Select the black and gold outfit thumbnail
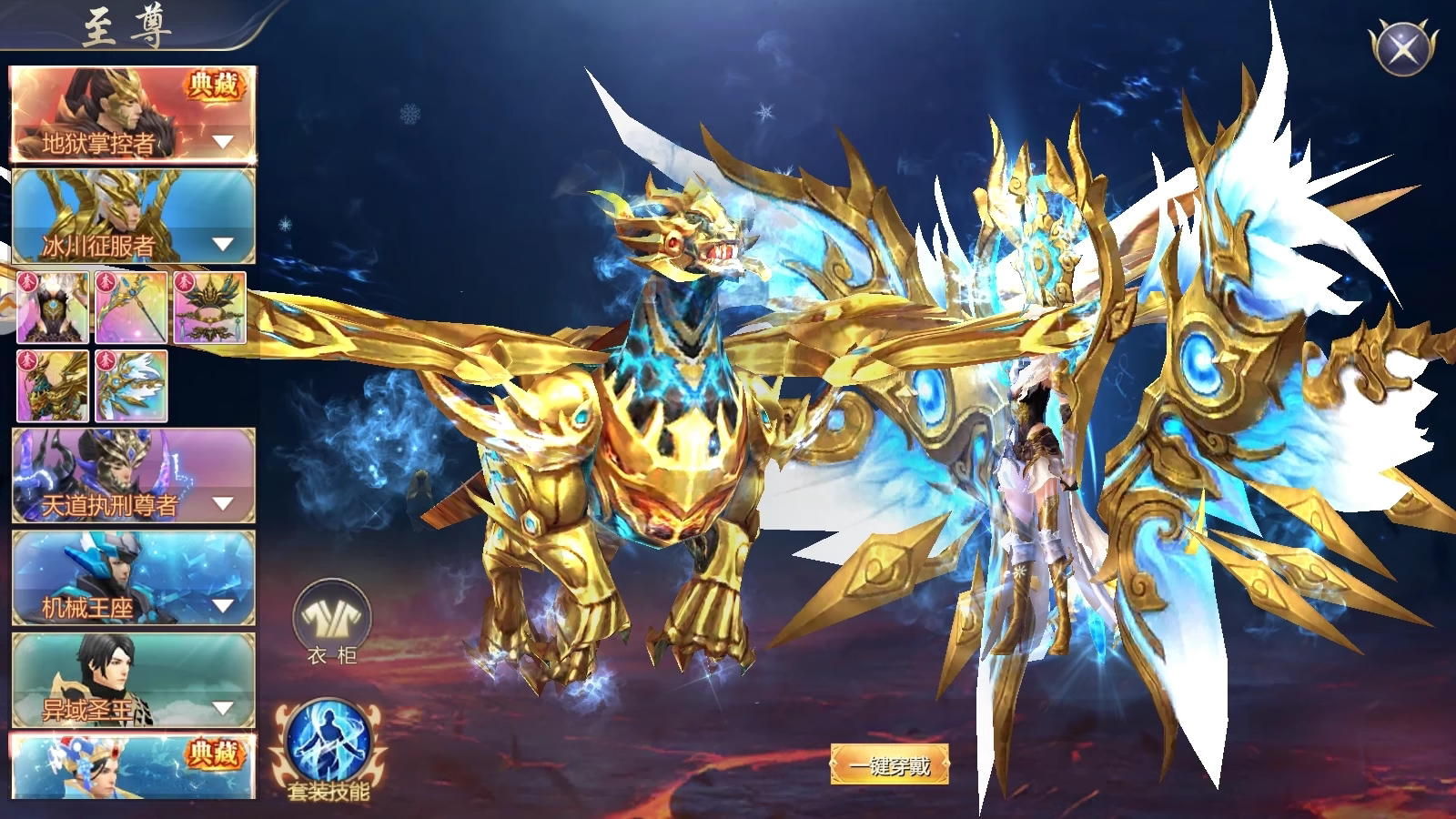The image size is (1456, 819). tap(53, 307)
